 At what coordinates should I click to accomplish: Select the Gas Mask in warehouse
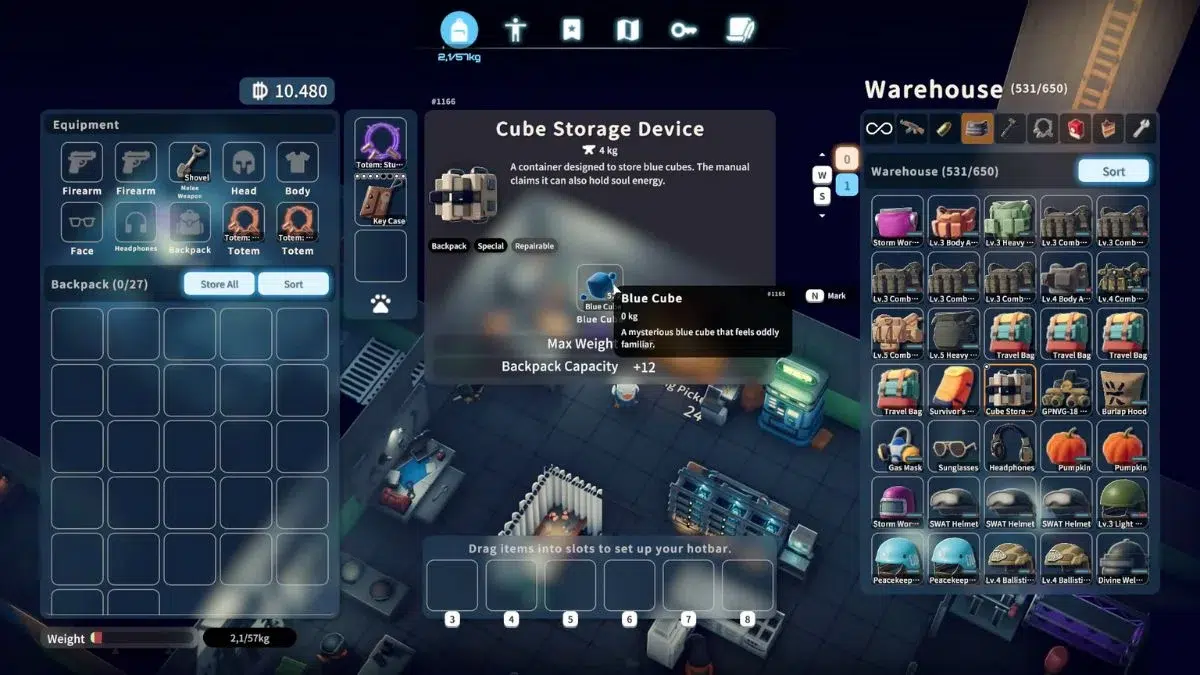click(897, 445)
